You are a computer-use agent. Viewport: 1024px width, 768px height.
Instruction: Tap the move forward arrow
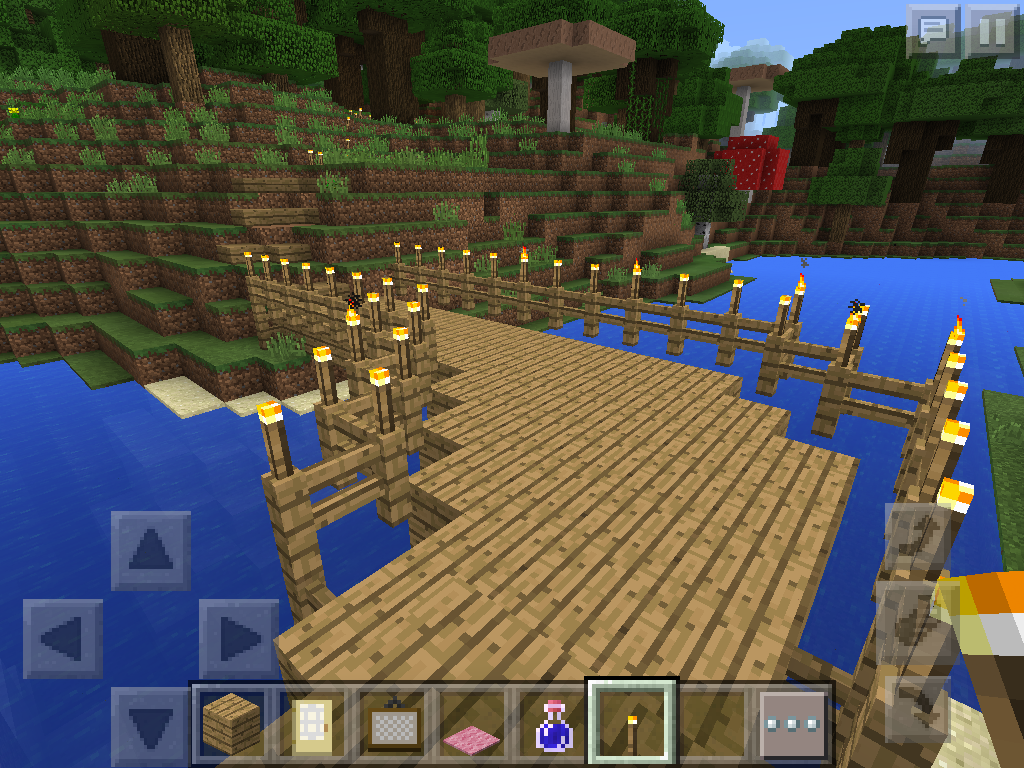[150, 550]
